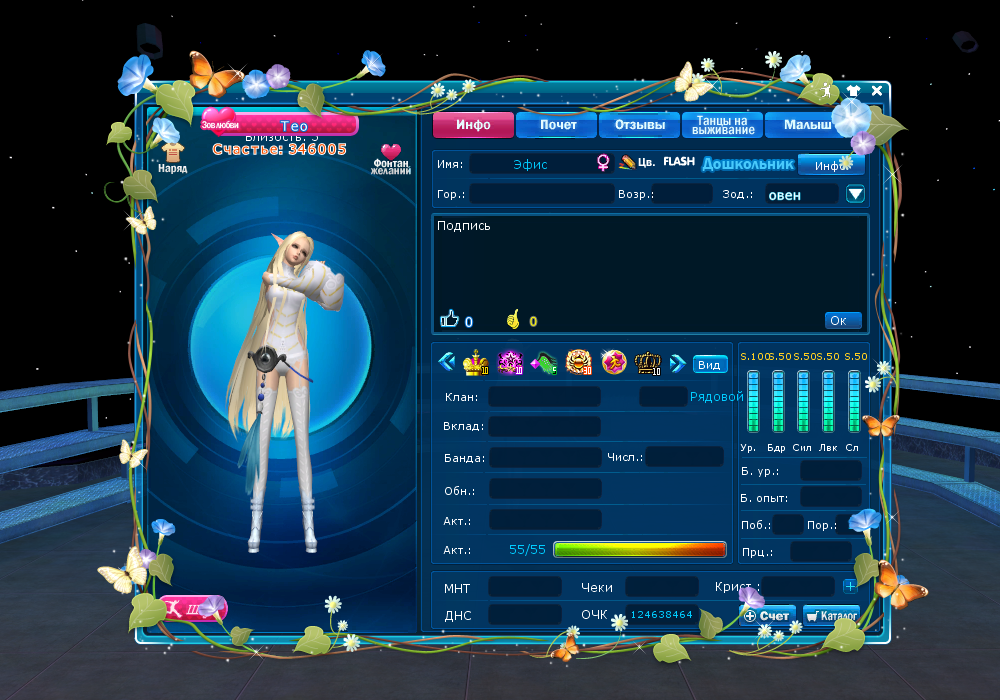Open the Малыш tab
Image resolution: width=1000 pixels, height=700 pixels.
pyautogui.click(x=805, y=125)
